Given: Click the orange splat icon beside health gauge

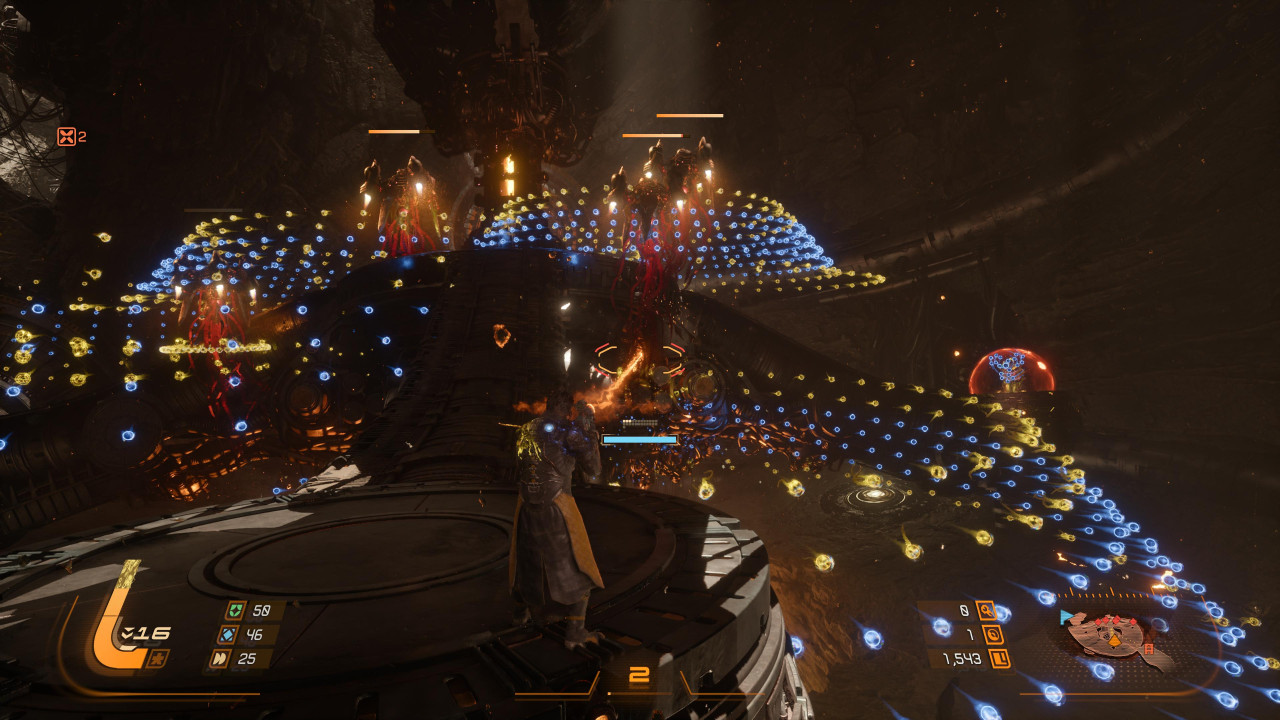Looking at the screenshot, I should tap(157, 658).
